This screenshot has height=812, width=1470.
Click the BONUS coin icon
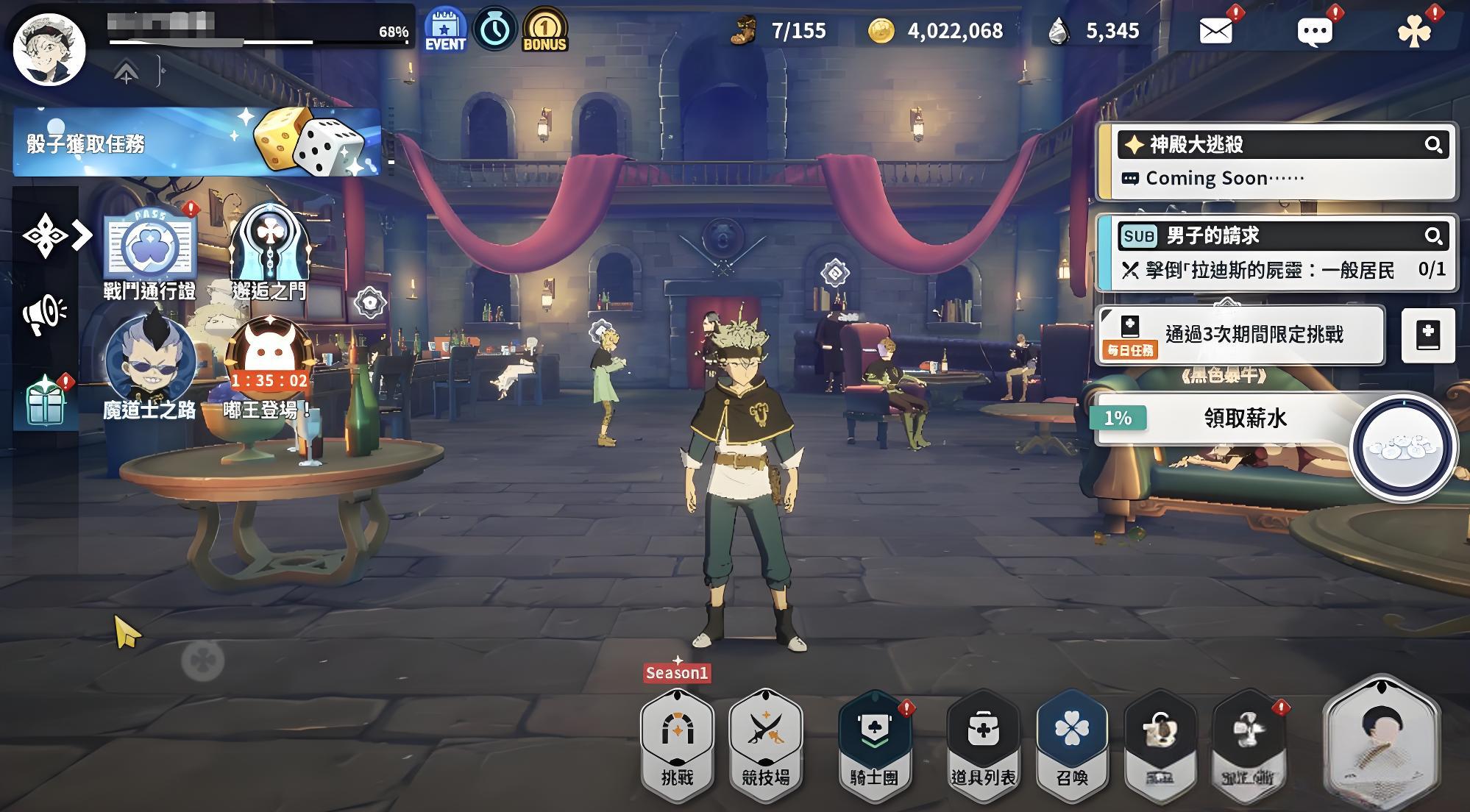click(x=544, y=29)
